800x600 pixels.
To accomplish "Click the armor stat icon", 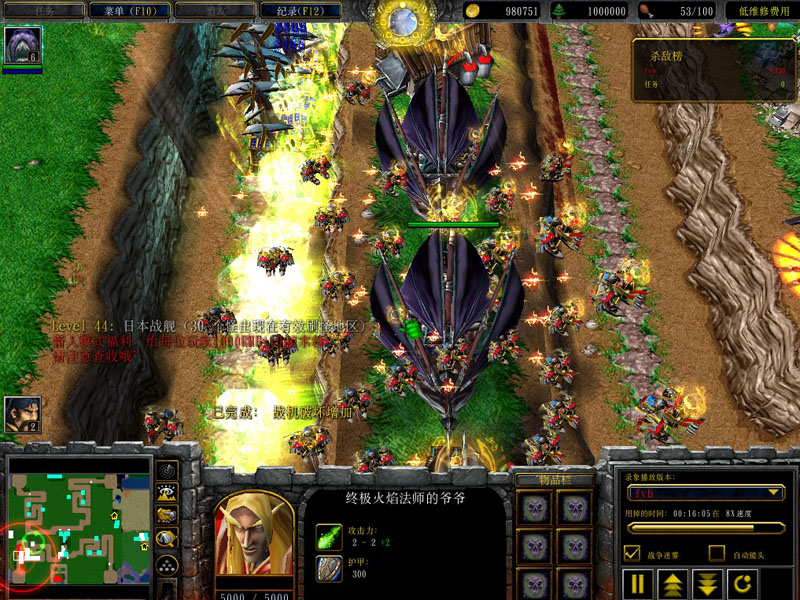I will tap(329, 568).
